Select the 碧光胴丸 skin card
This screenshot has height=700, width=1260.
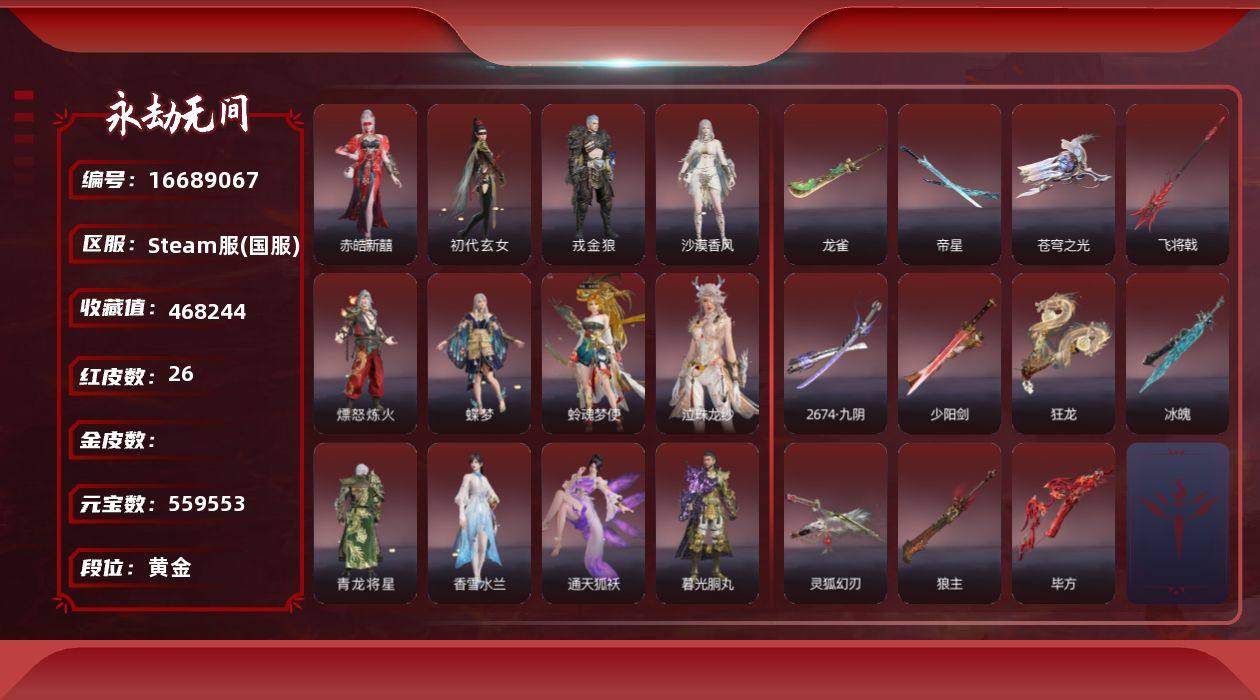pyautogui.click(x=707, y=523)
